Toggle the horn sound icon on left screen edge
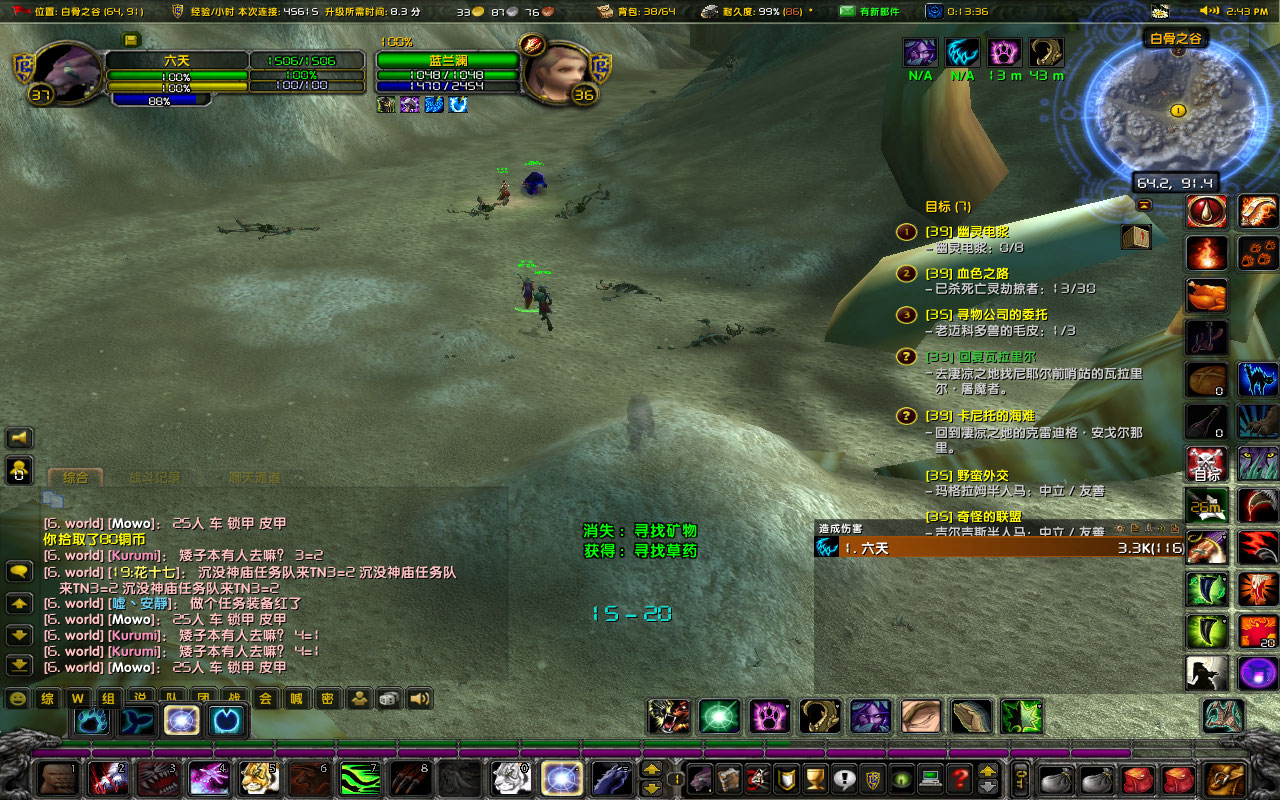The width and height of the screenshot is (1280, 800). tap(21, 438)
